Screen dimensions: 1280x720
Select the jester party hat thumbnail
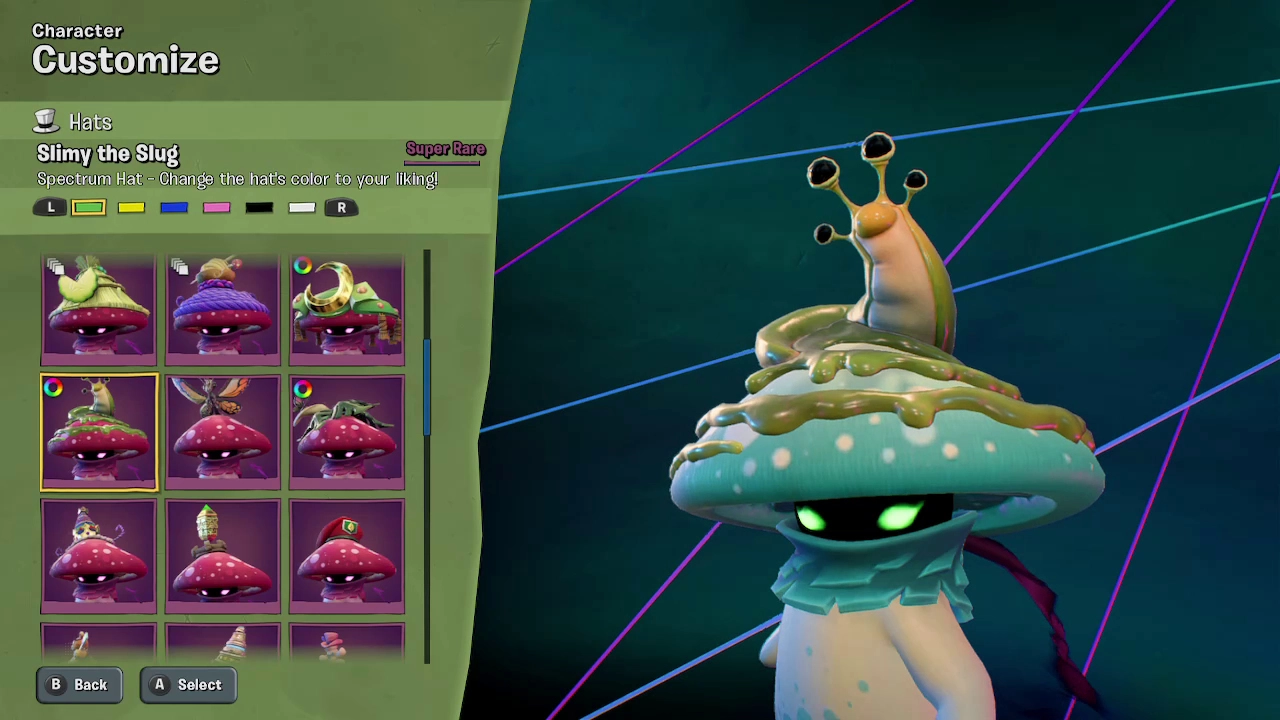pos(98,555)
